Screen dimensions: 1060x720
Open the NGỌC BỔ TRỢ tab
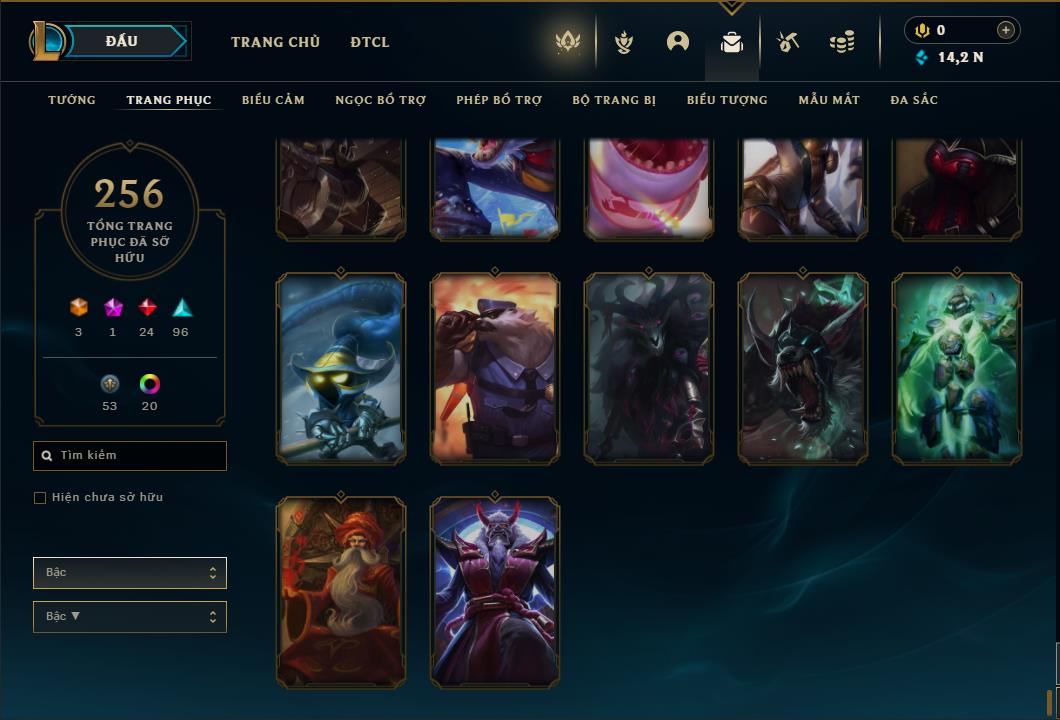(x=380, y=100)
